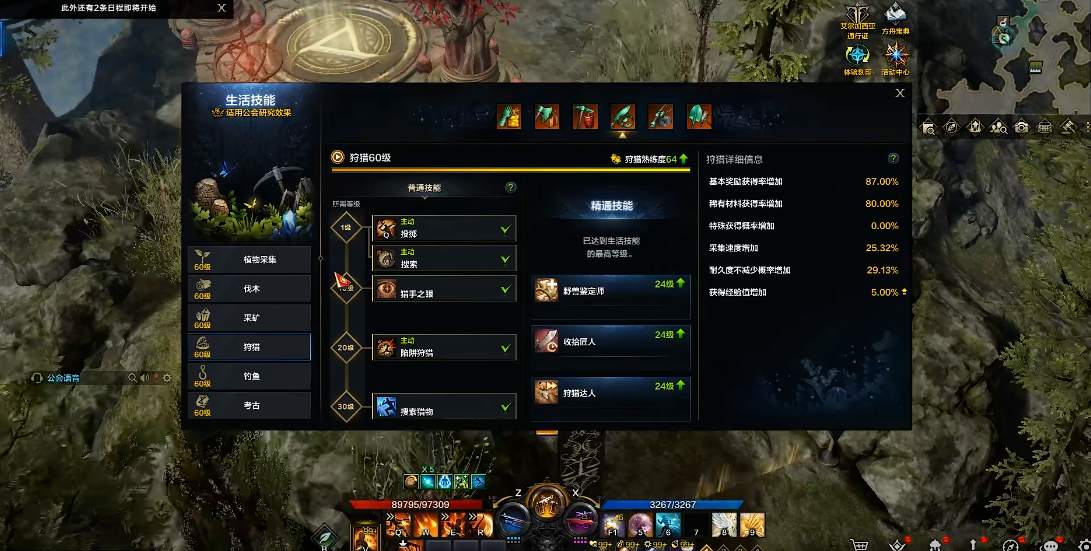Click the 猎手之眼 skill row
This screenshot has width=1091, height=551.
444,289
